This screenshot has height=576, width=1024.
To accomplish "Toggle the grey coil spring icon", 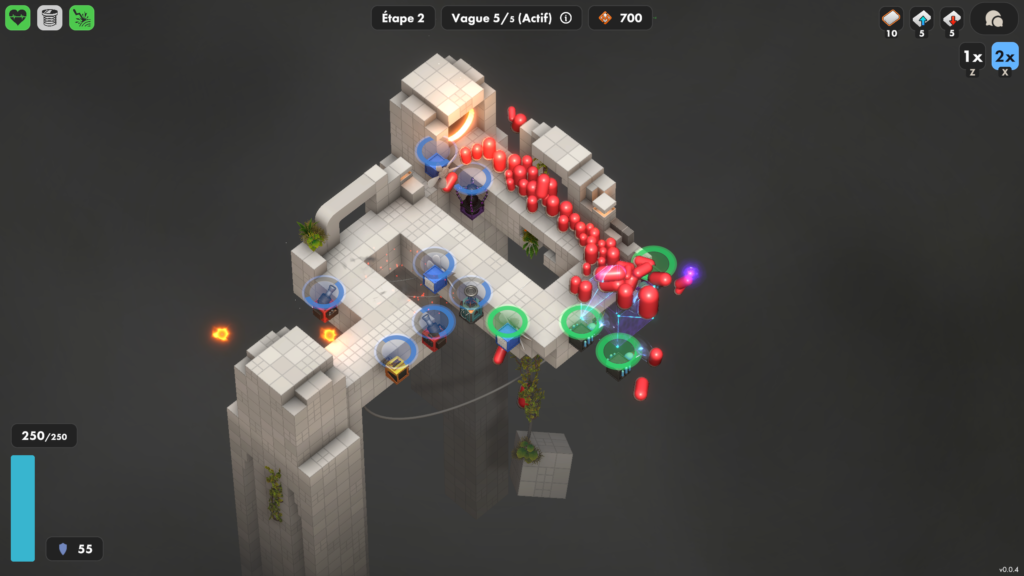I will 50,18.
